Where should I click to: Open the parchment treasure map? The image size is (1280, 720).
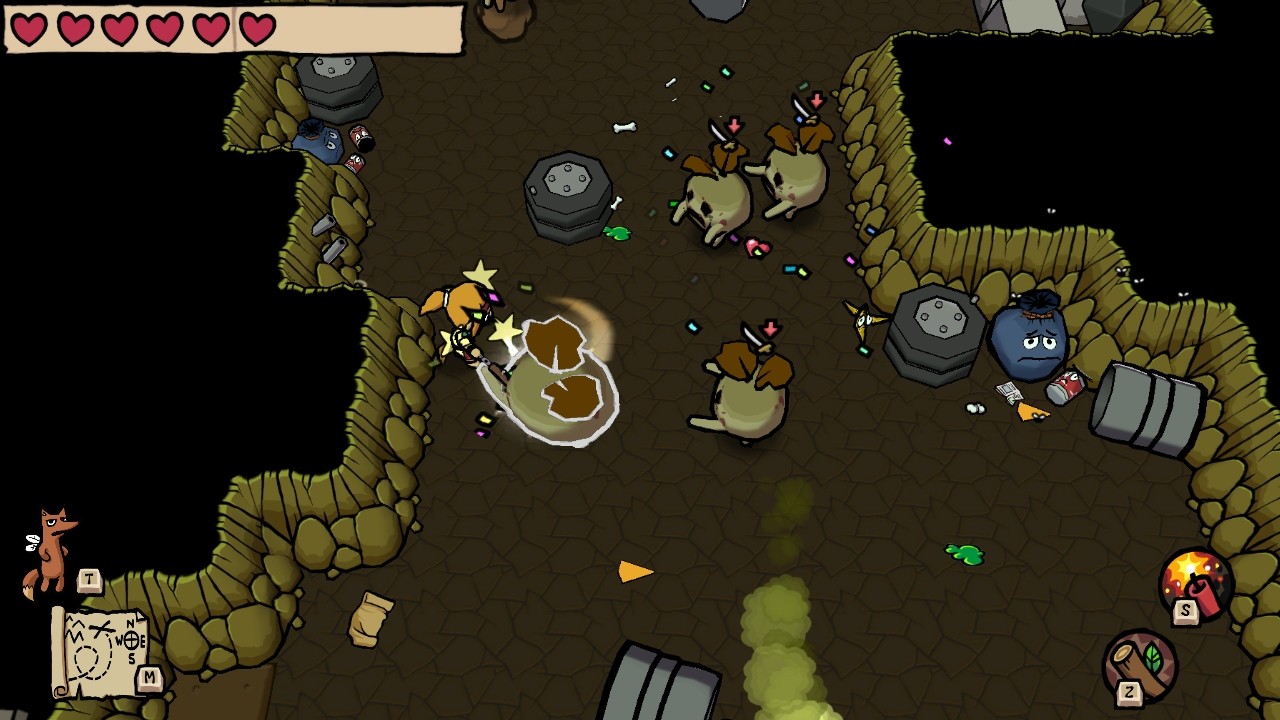[x=102, y=651]
